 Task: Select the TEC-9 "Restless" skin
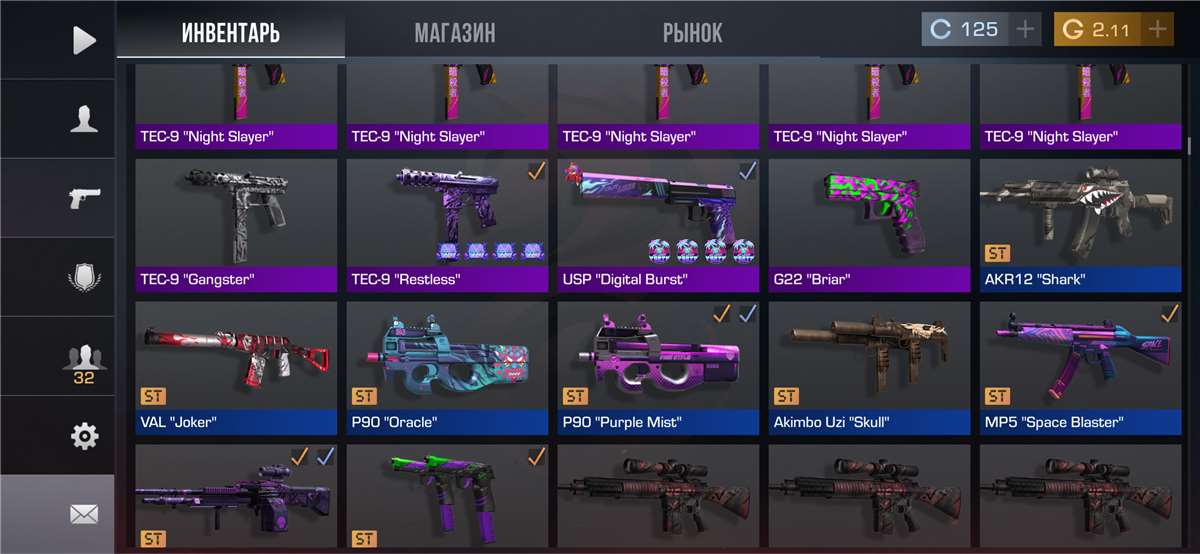click(x=447, y=225)
